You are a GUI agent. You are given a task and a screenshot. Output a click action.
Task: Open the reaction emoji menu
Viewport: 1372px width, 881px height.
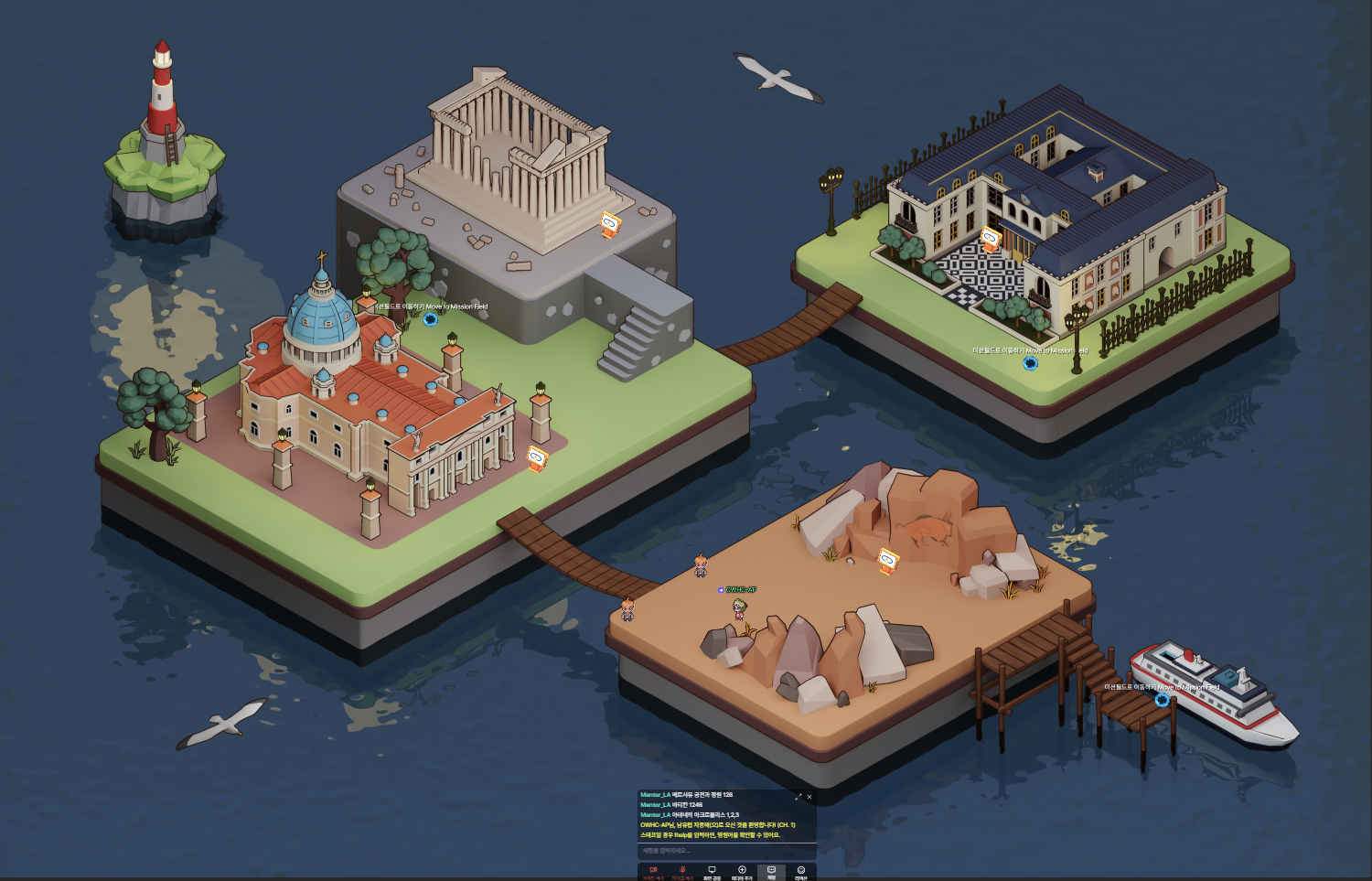(801, 871)
